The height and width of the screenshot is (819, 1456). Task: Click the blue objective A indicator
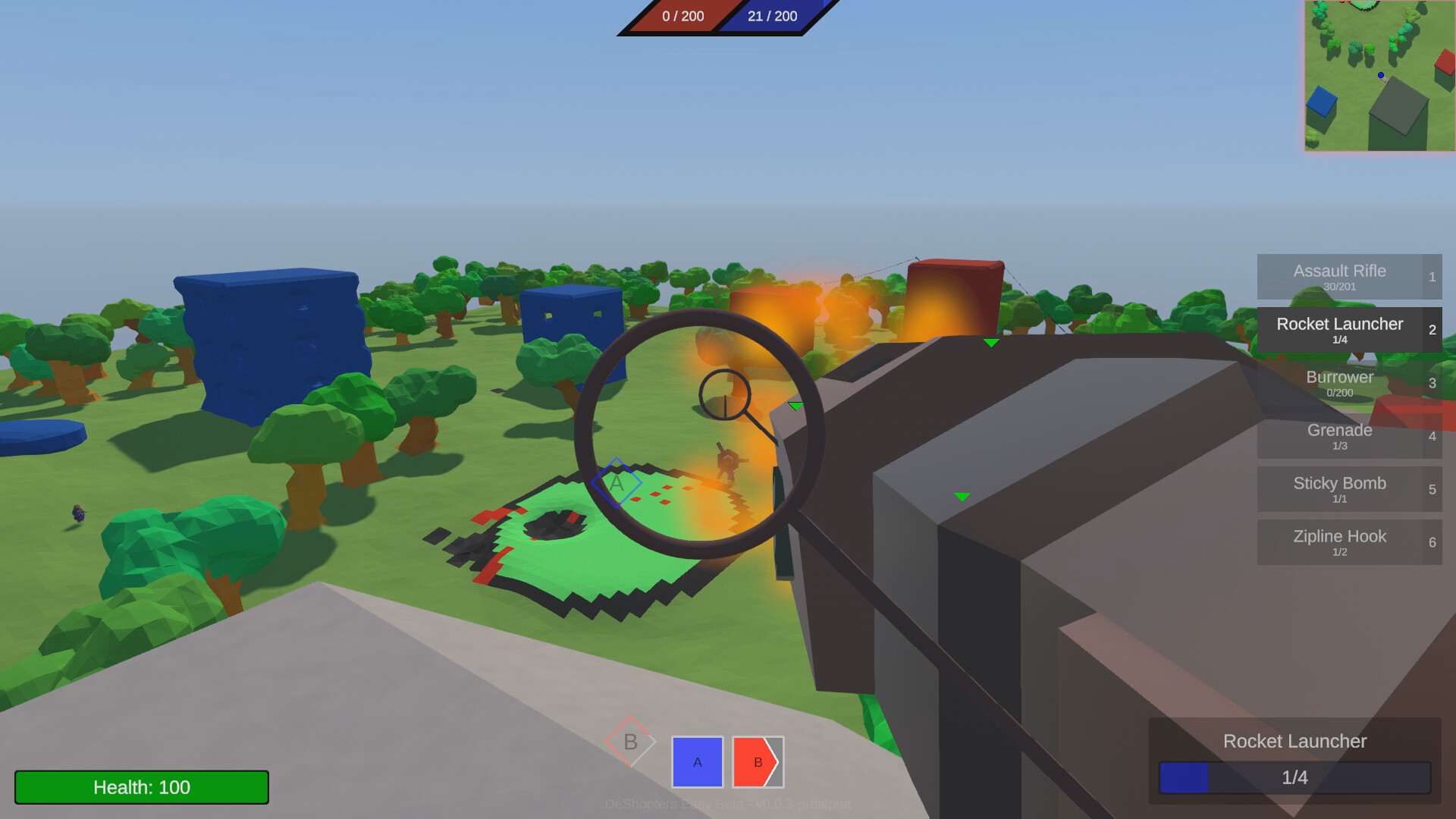696,762
